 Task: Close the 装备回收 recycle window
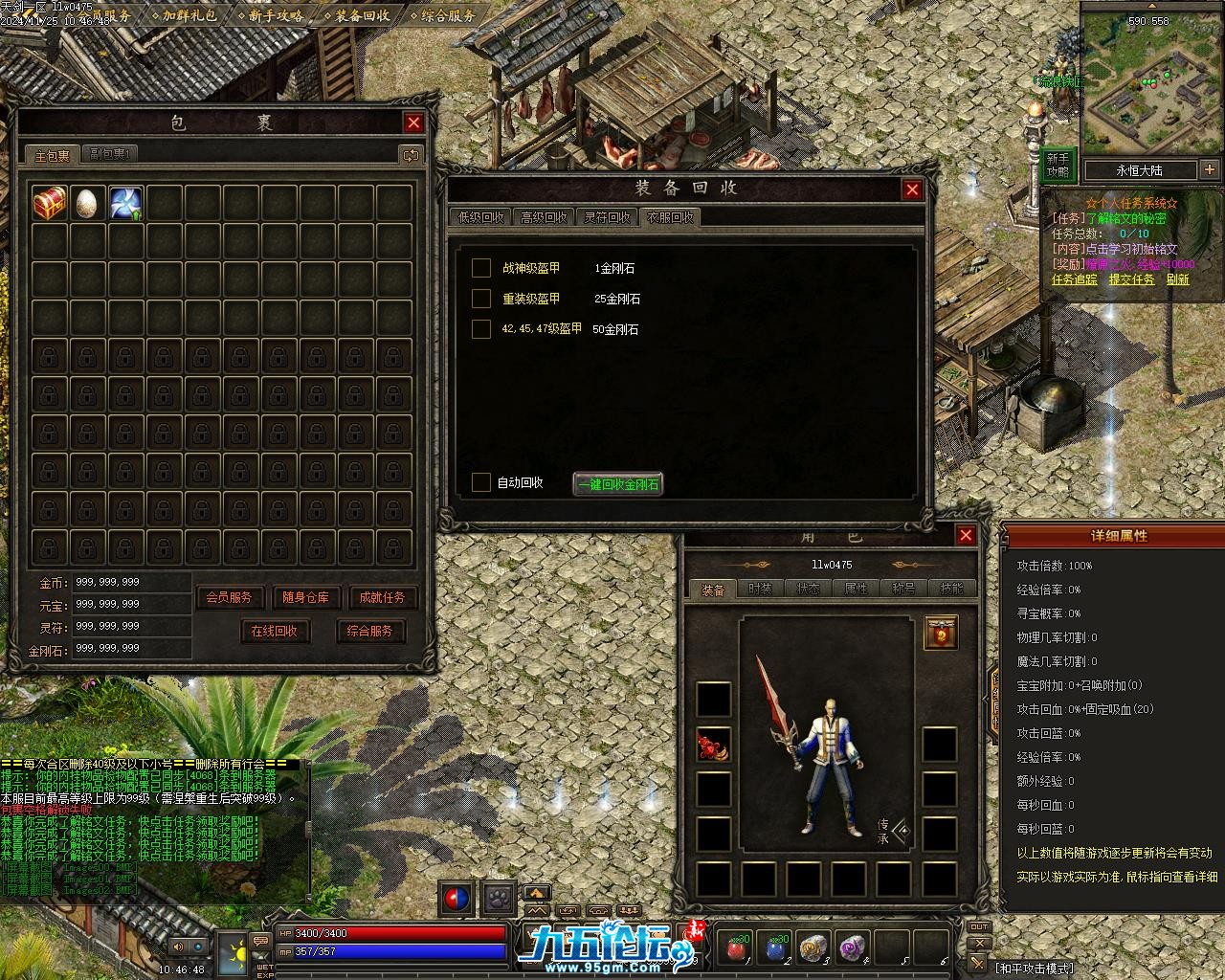[x=912, y=189]
